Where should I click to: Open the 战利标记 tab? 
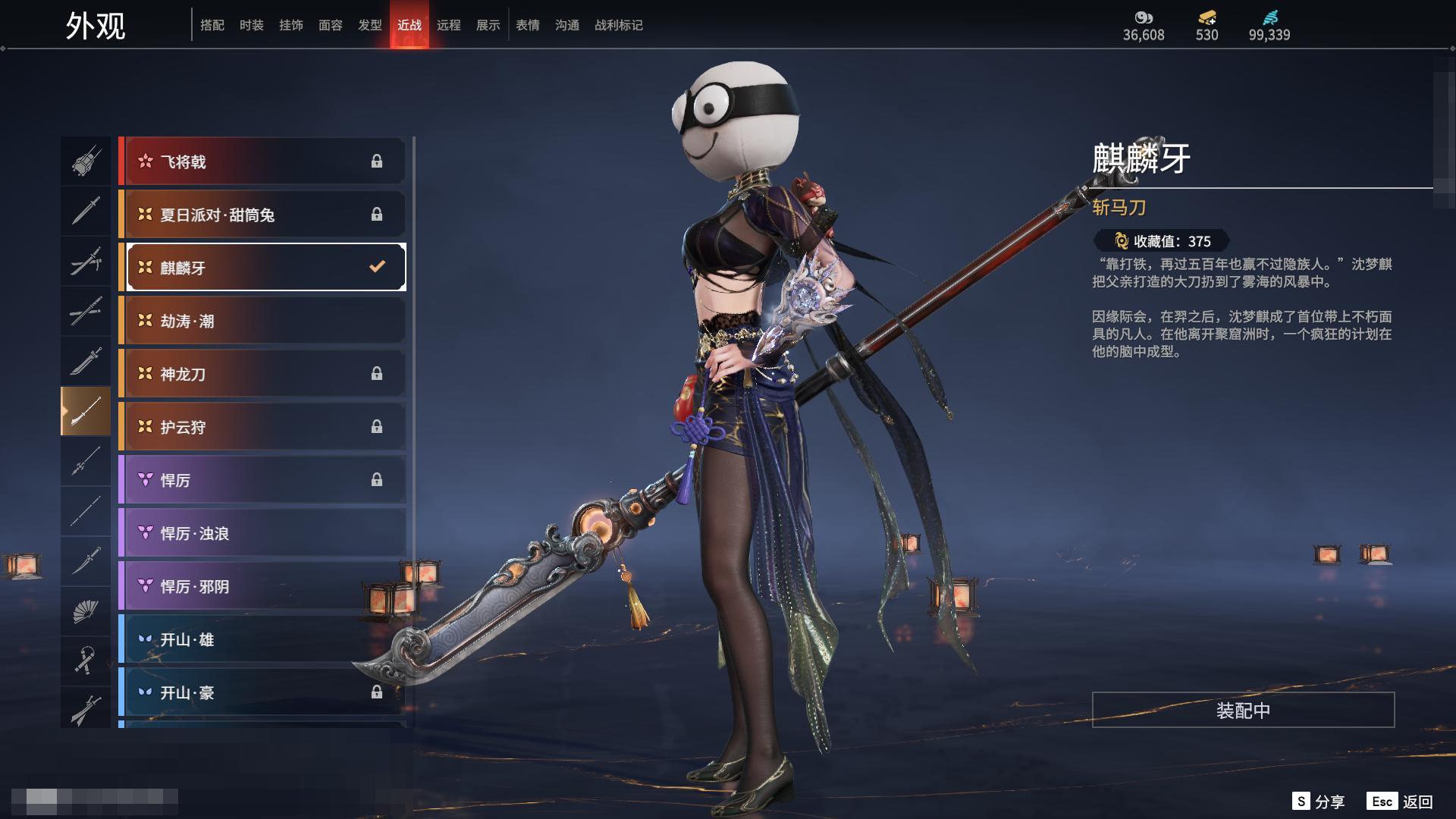pos(618,26)
